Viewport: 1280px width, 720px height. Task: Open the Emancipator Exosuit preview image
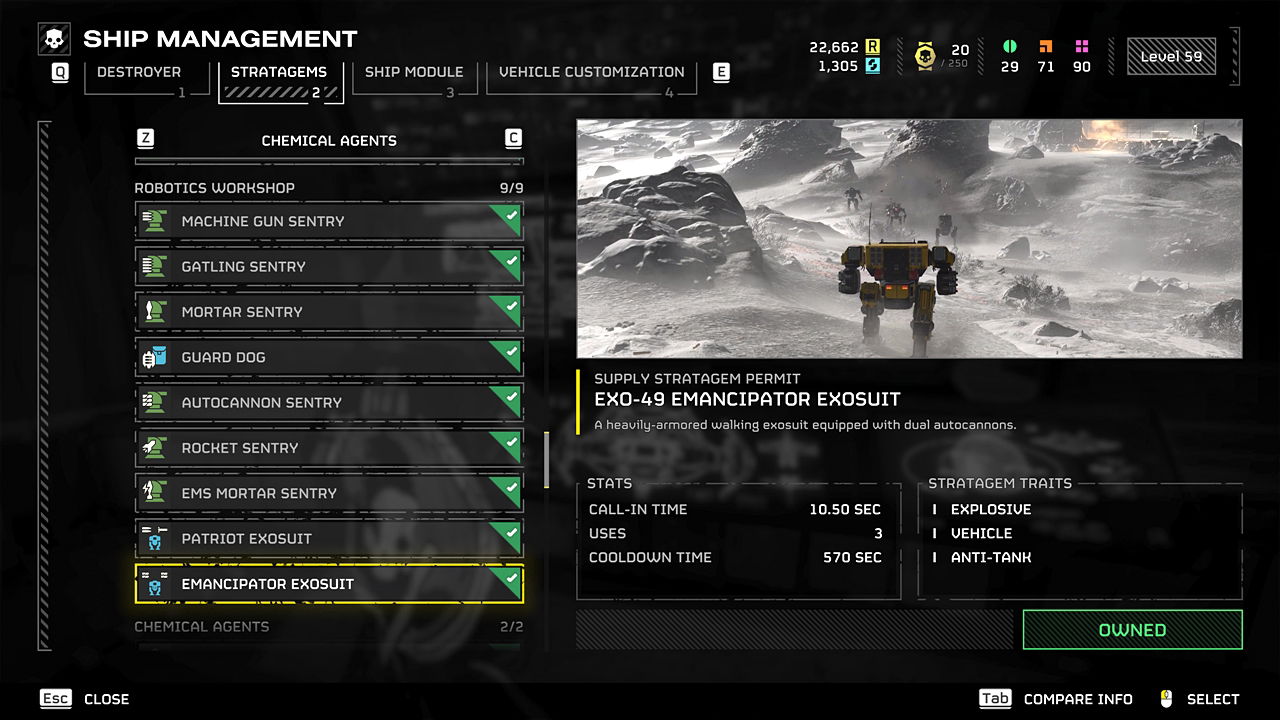[x=909, y=239]
